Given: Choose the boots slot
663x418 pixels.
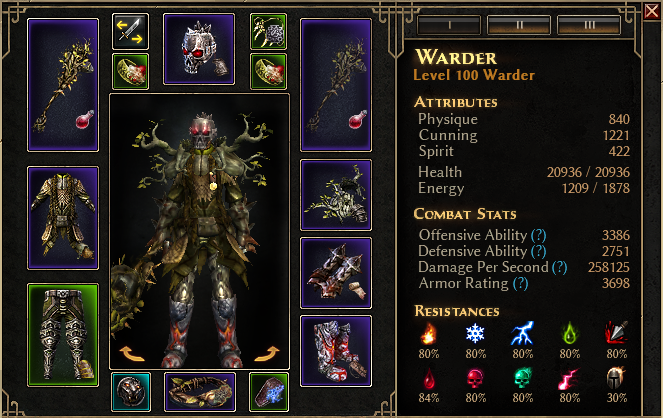Looking at the screenshot, I should tap(336, 351).
